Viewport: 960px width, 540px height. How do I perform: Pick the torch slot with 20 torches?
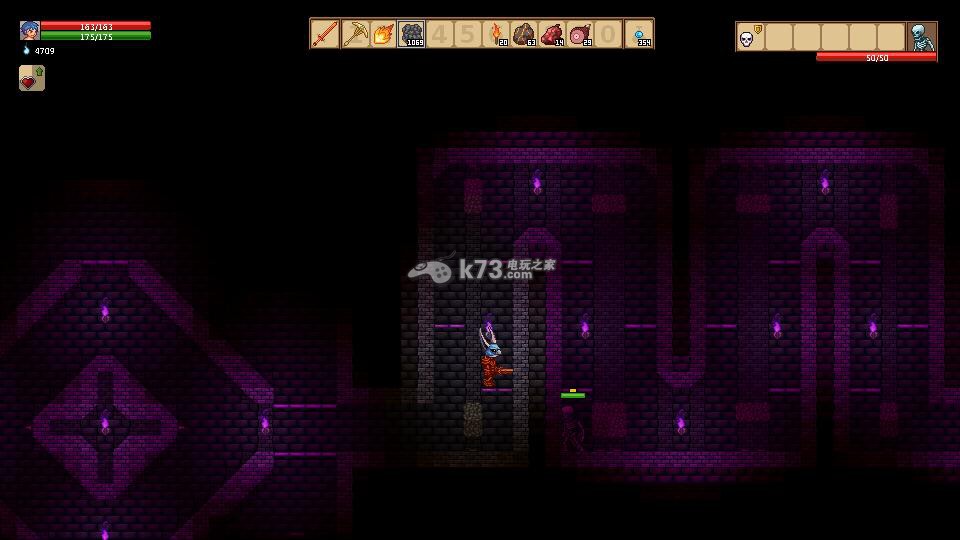497,34
